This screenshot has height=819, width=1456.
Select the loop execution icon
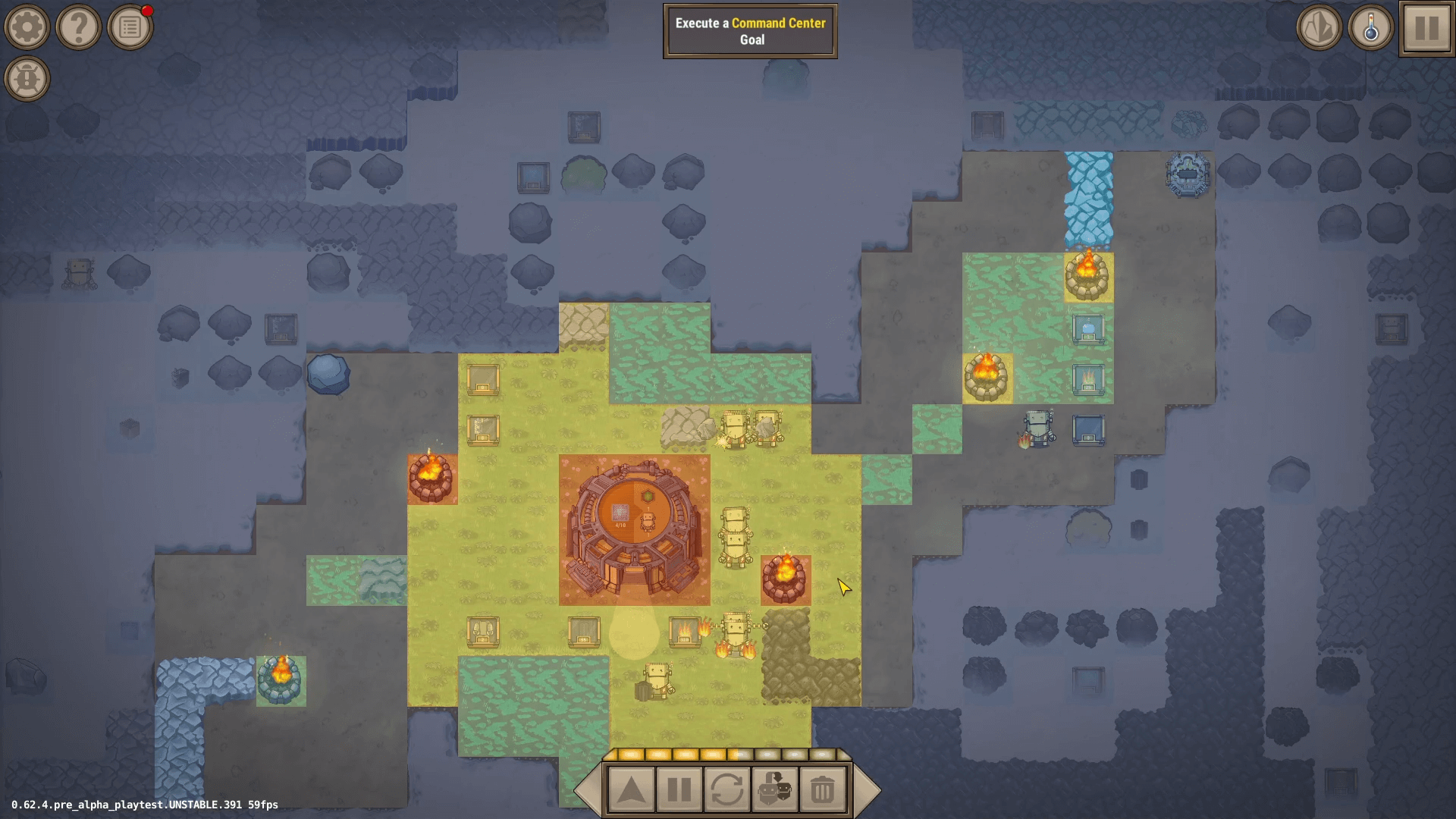[x=729, y=789]
